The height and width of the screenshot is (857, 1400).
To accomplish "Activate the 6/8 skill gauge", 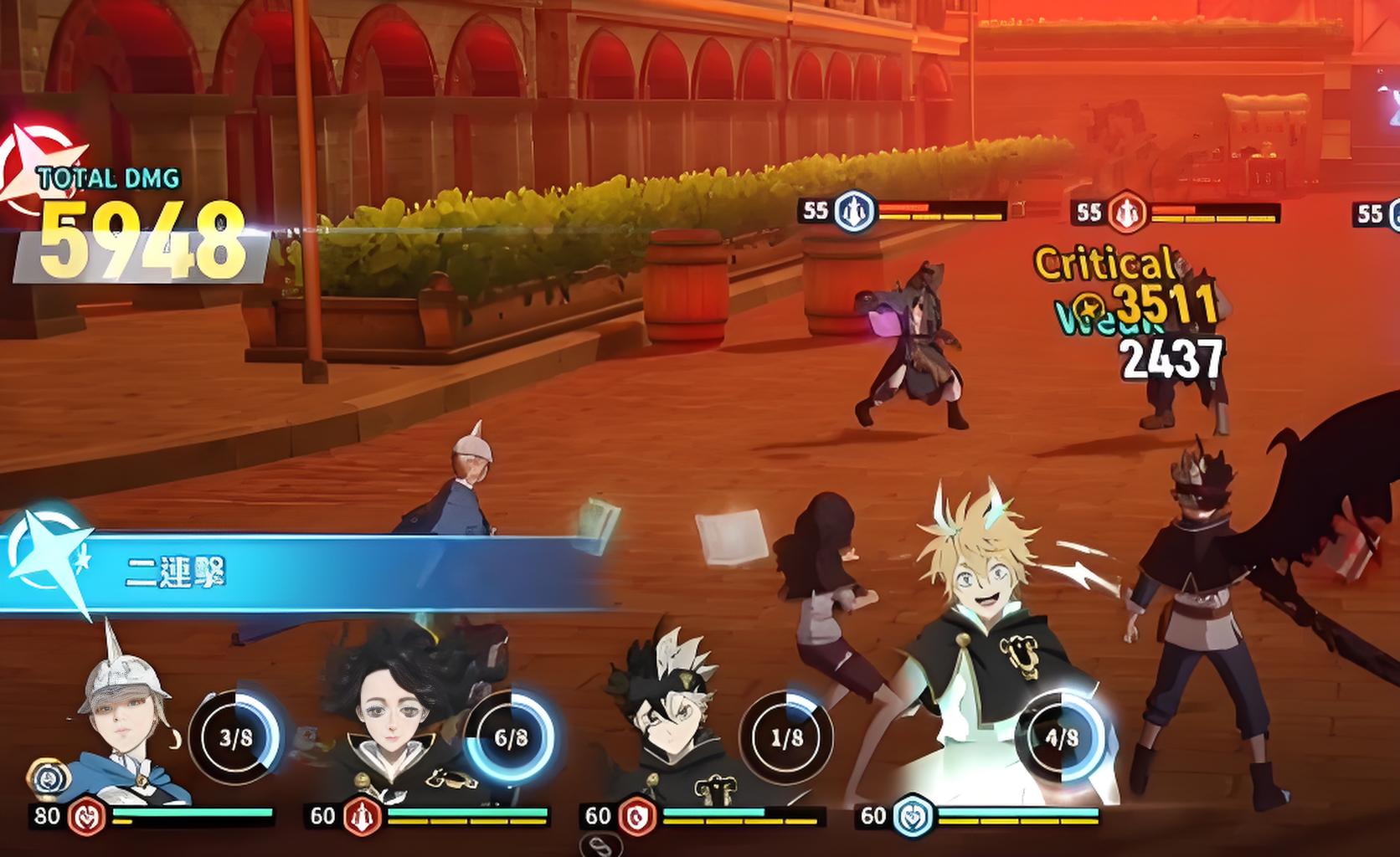I will point(511,738).
